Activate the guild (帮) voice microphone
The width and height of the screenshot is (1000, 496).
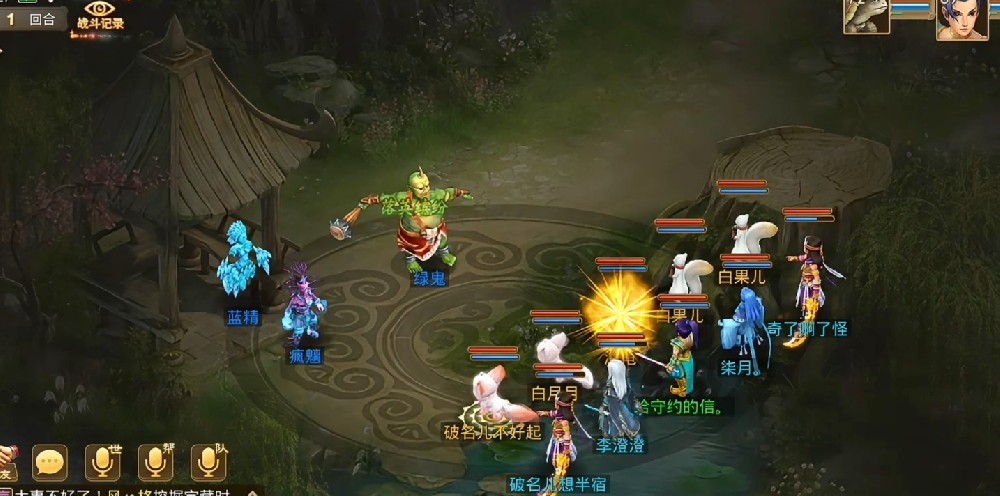tap(155, 461)
